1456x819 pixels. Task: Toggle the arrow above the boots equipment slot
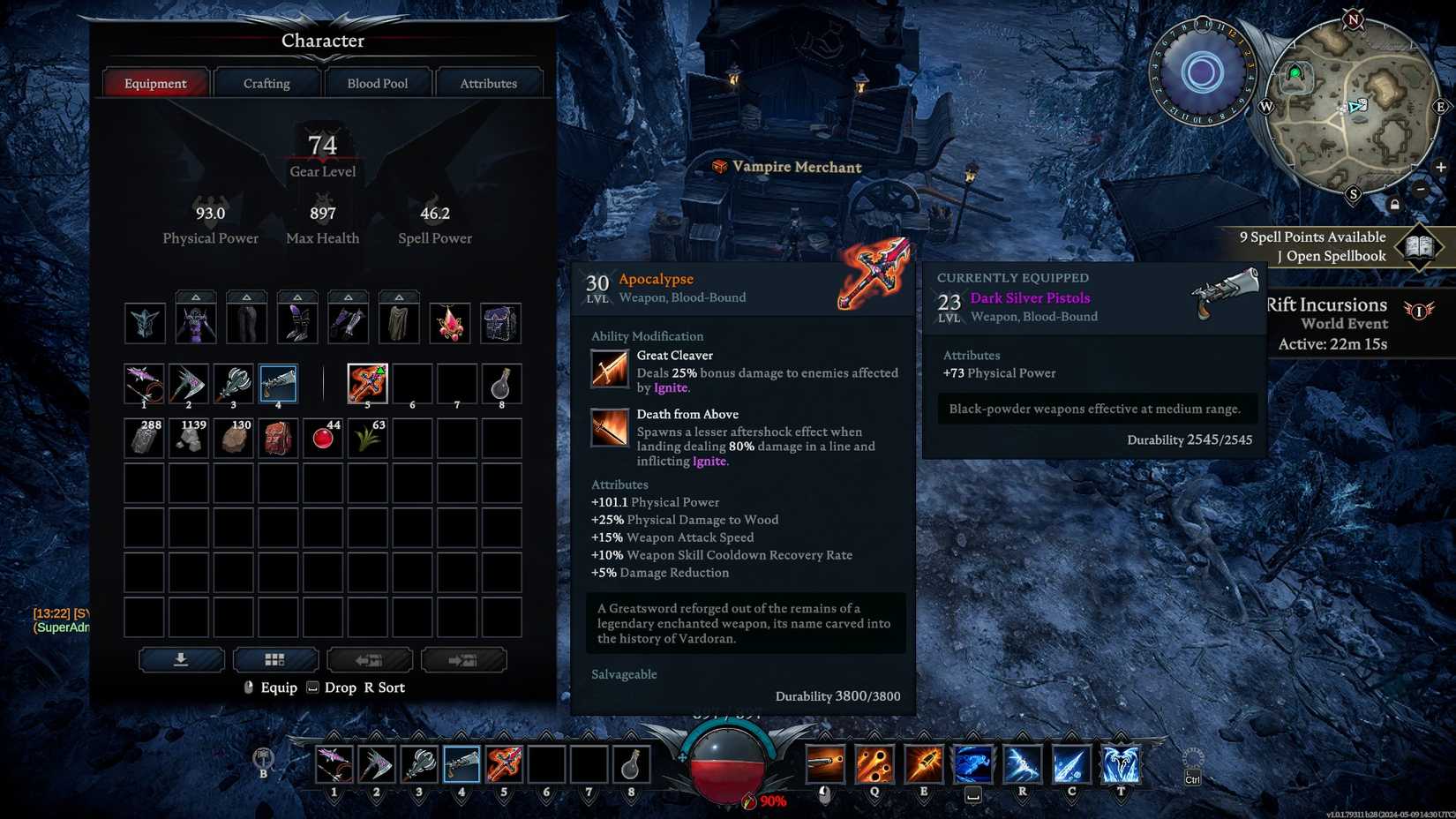[296, 298]
